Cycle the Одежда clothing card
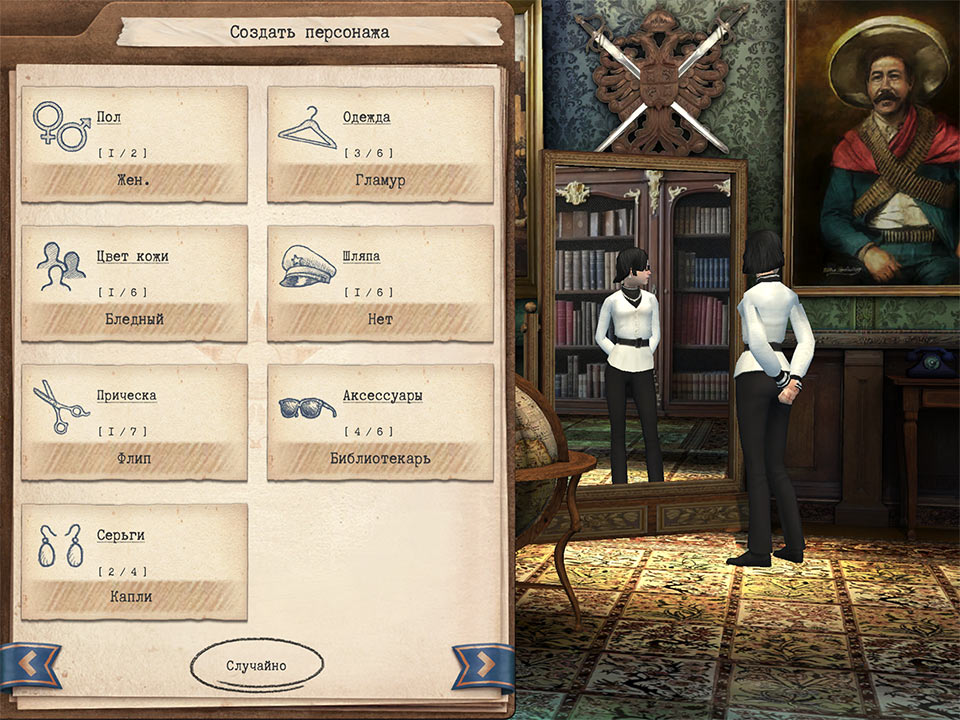Image resolution: width=960 pixels, height=720 pixels. click(x=380, y=144)
